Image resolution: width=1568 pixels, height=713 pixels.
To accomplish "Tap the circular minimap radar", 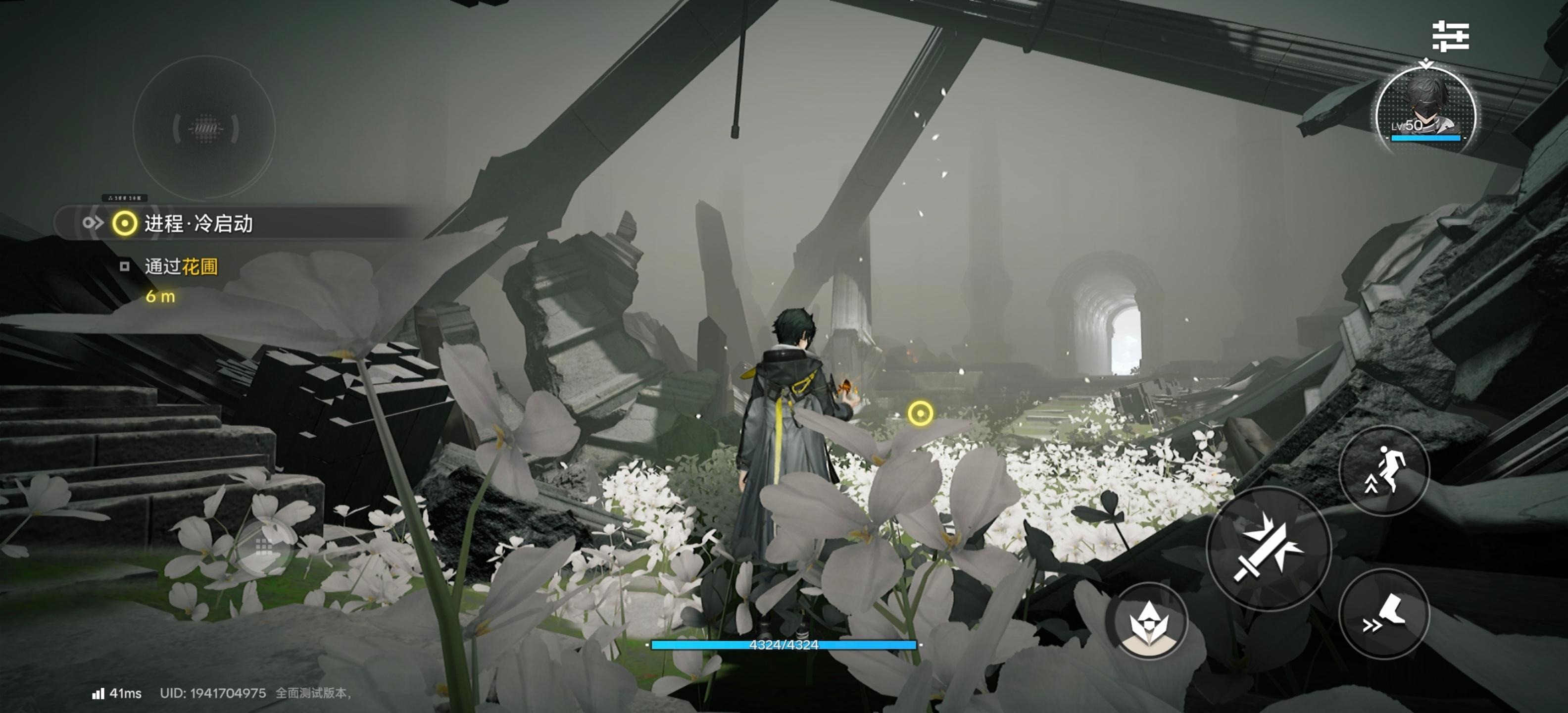I will point(204,128).
